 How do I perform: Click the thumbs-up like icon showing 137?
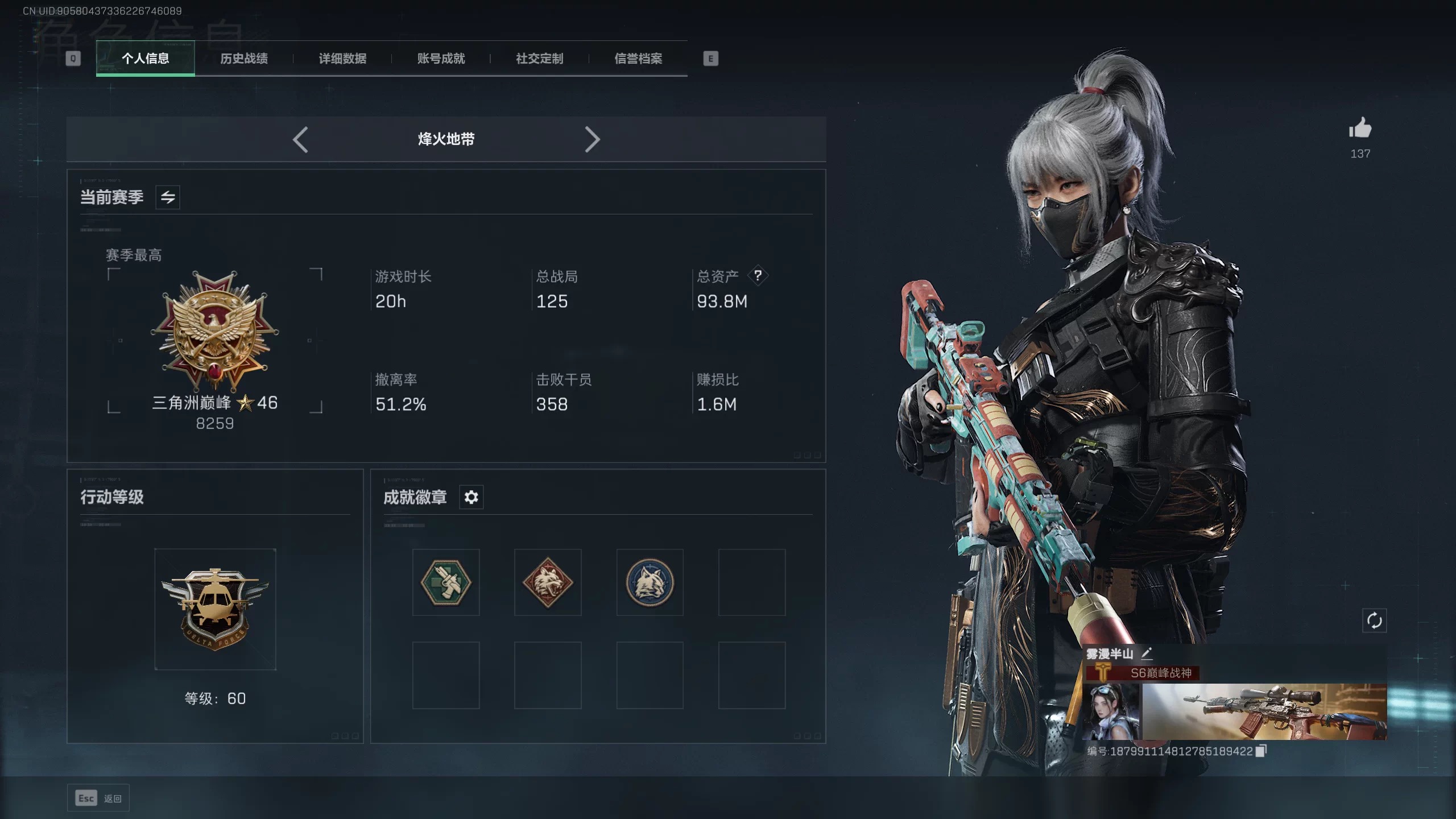[x=1360, y=130]
